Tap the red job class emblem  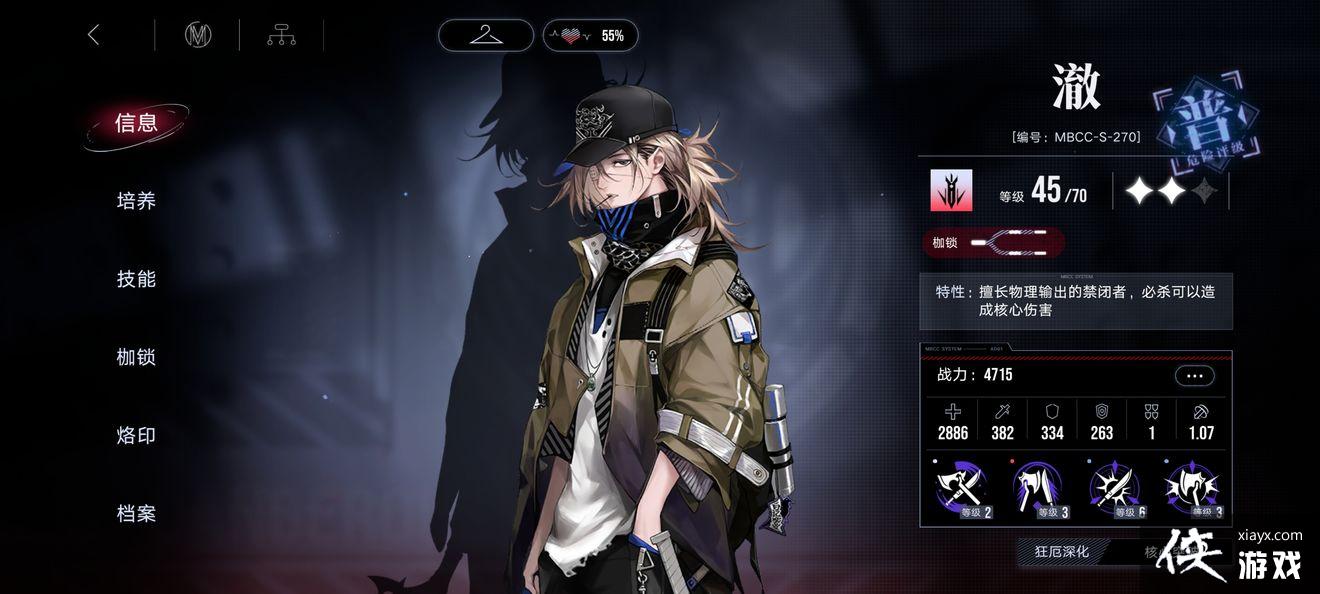pos(951,190)
